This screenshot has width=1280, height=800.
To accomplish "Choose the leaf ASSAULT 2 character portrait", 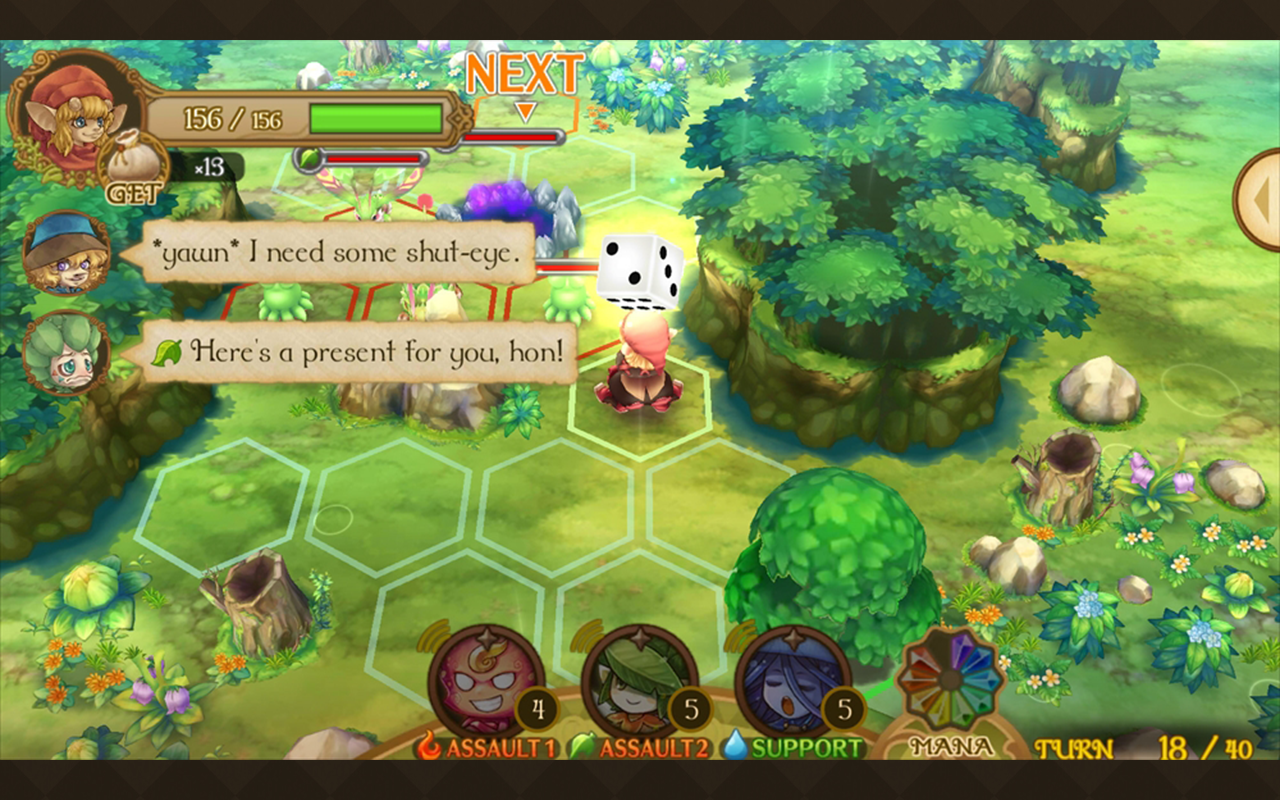I will [637, 682].
